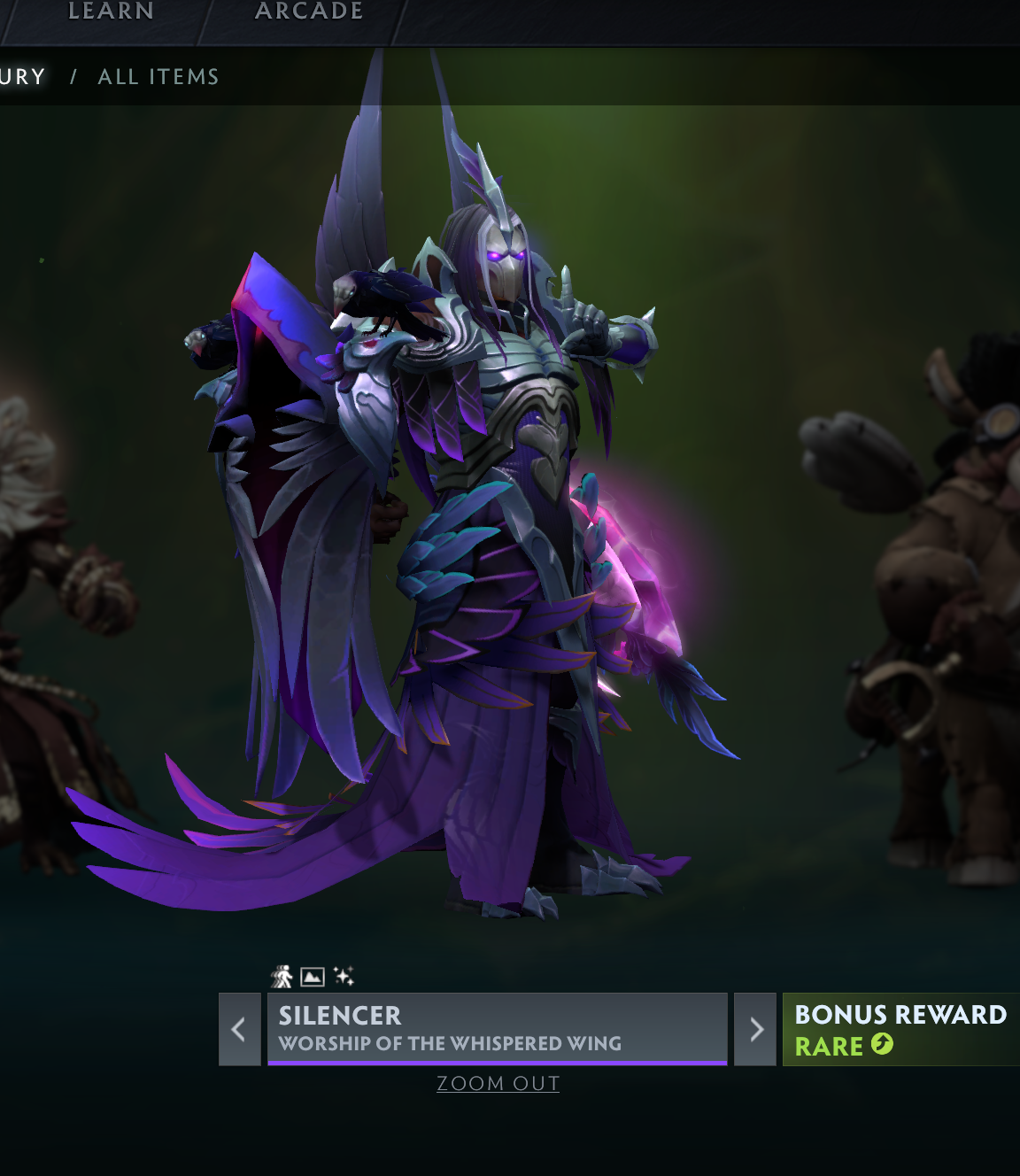This screenshot has width=1020, height=1176.
Task: Open the Learn tab
Action: (x=111, y=12)
